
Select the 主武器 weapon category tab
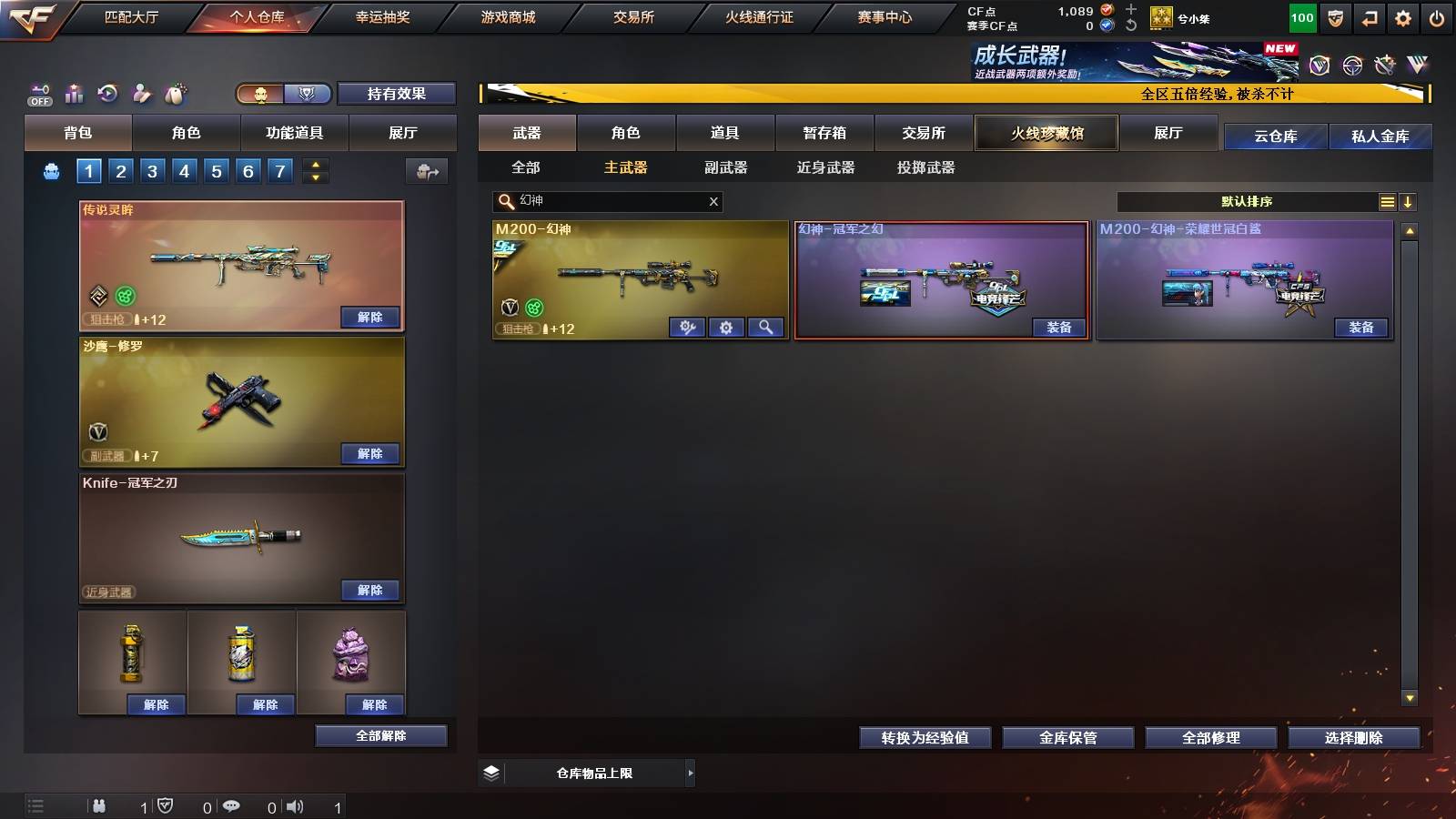[627, 167]
